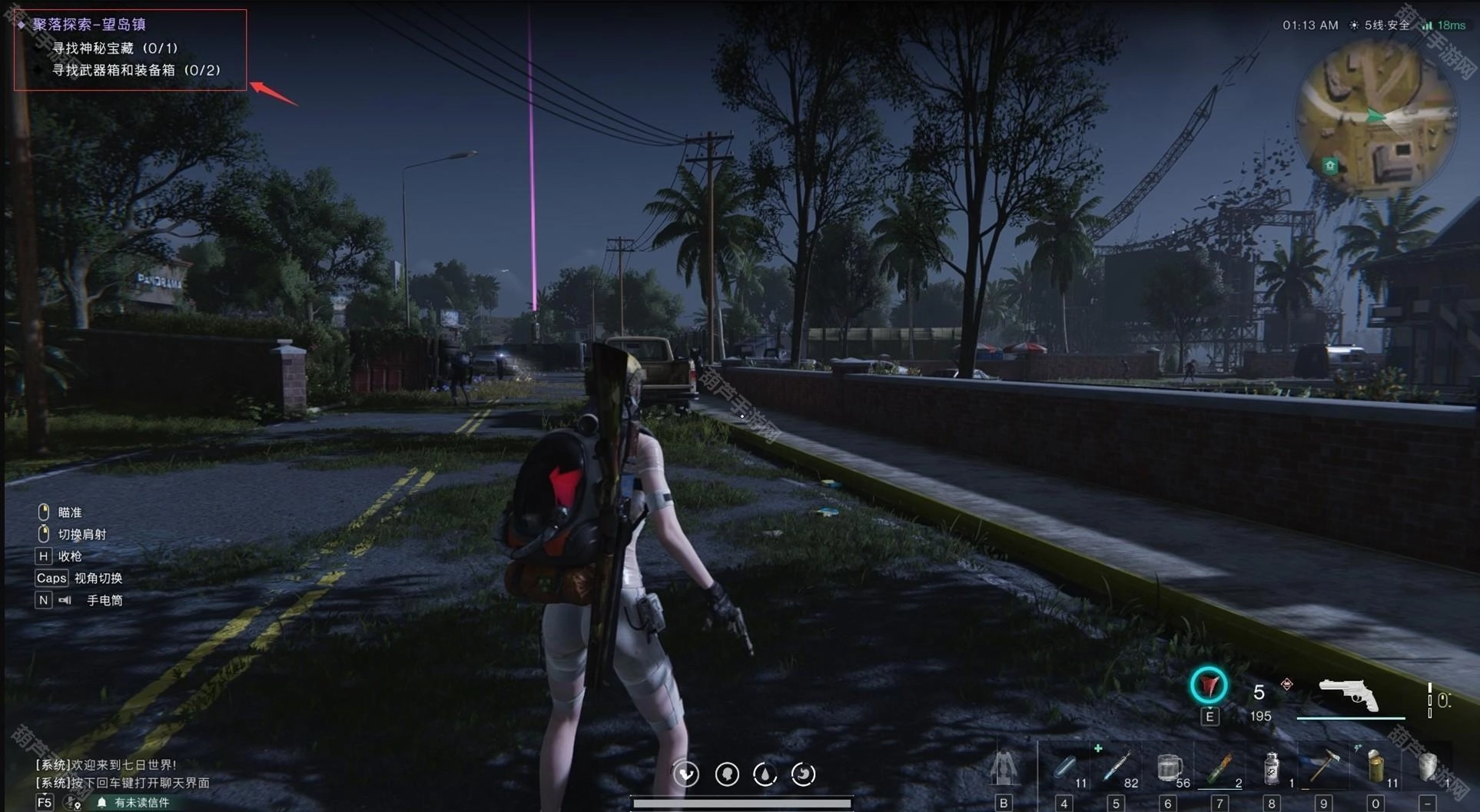Open the 聚落探索-望岛镇 quest tracker
The image size is (1480, 812).
pyautogui.click(x=88, y=25)
